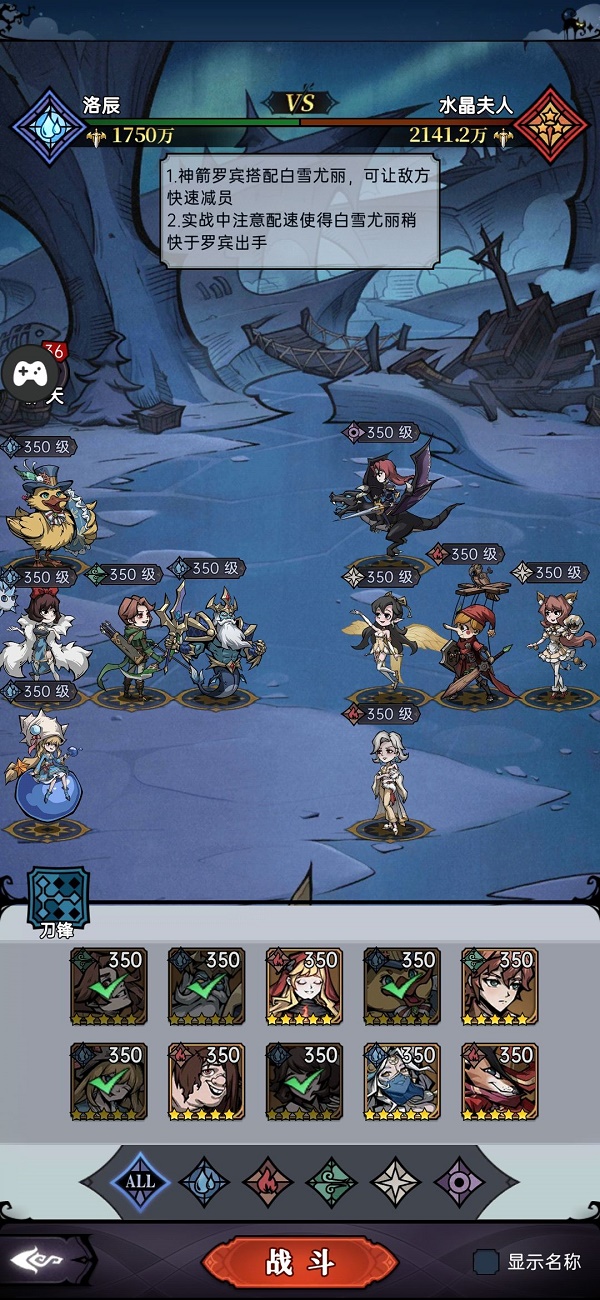
Task: Filter heroes by the purple eye element
Action: tap(460, 1181)
